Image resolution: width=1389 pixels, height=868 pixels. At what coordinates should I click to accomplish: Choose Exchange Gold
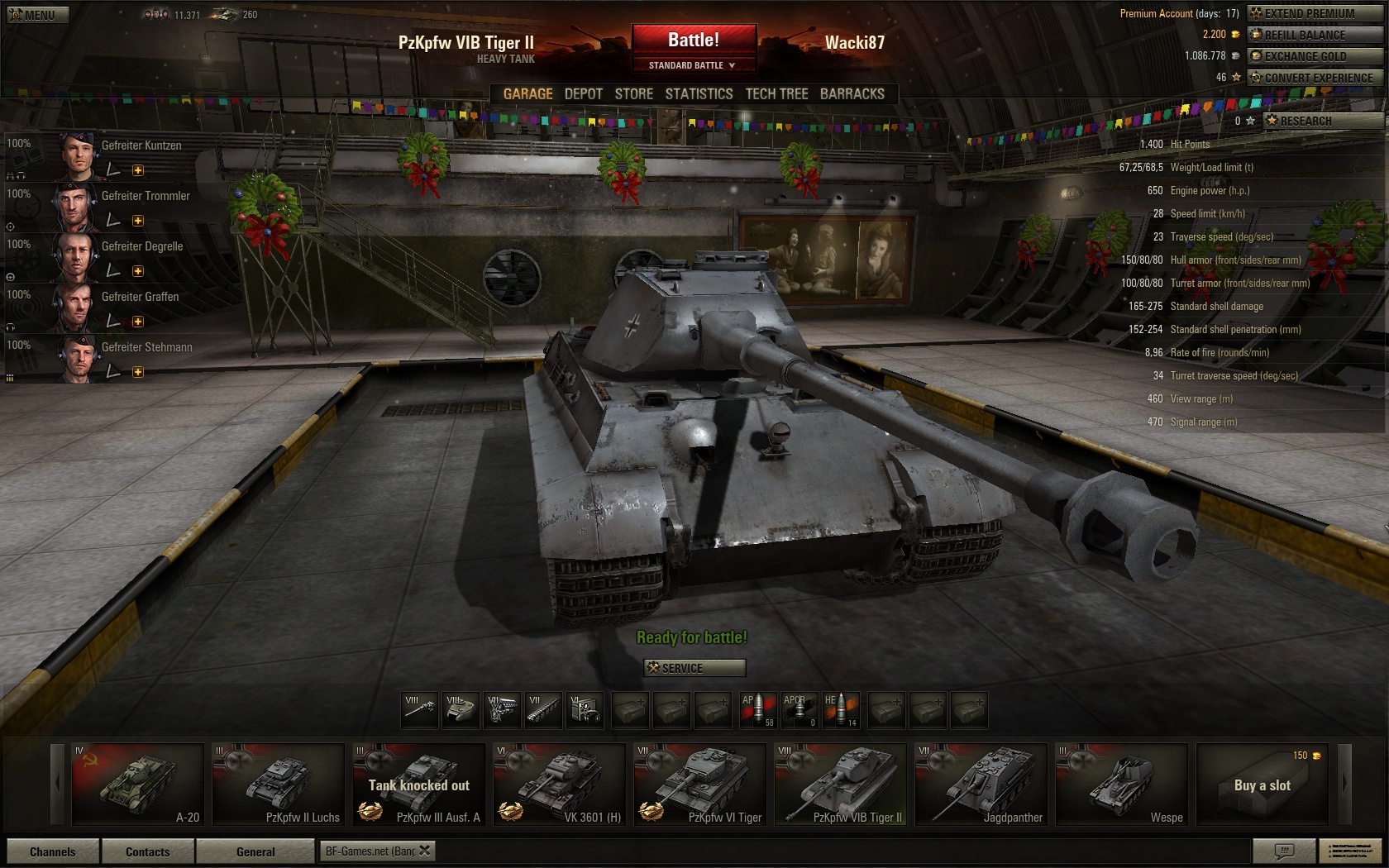1314,56
